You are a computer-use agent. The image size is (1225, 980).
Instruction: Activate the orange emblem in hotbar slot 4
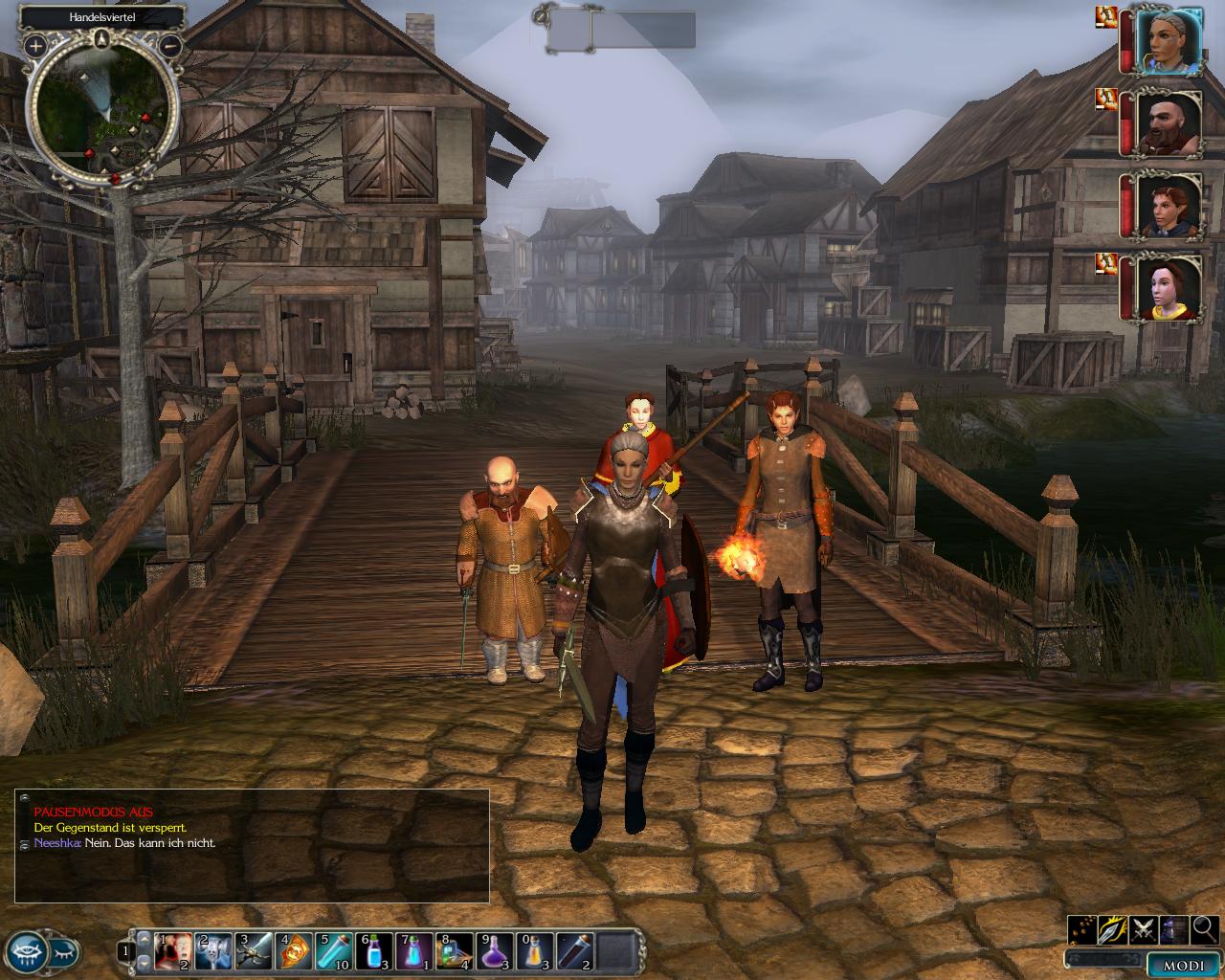click(x=294, y=951)
